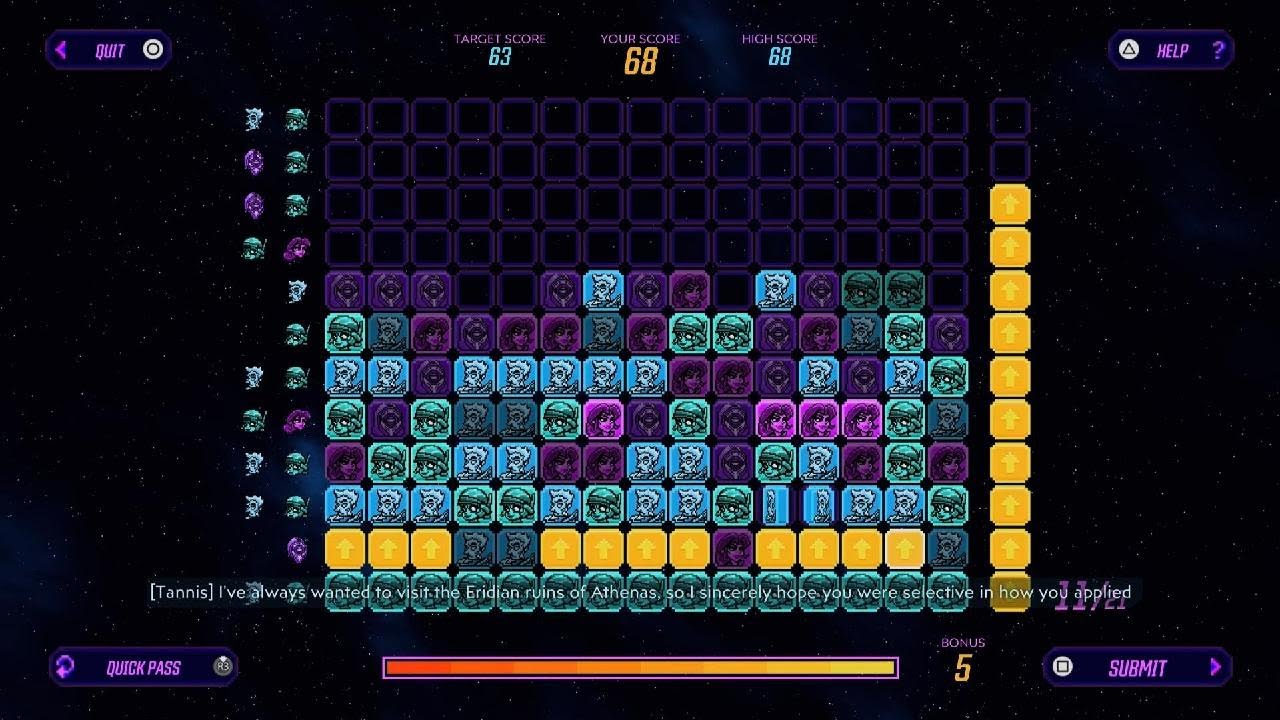Screen dimensions: 1280x720
Task: Pick the highlighted yellow arrow tile
Action: point(904,548)
